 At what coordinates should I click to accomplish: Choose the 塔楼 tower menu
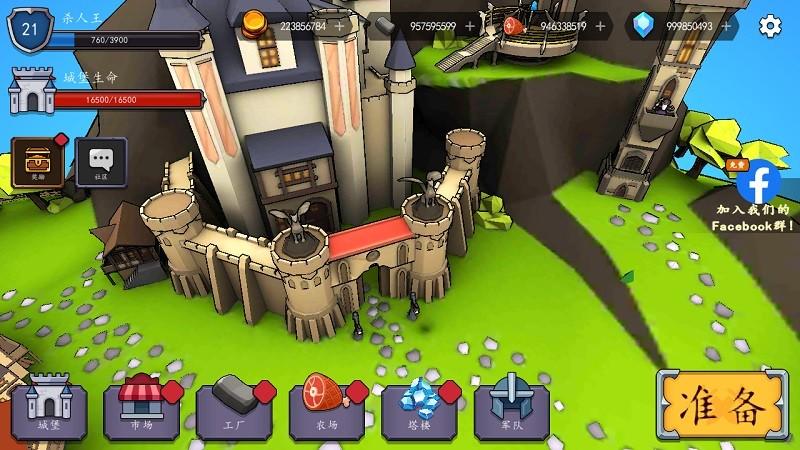click(x=420, y=406)
